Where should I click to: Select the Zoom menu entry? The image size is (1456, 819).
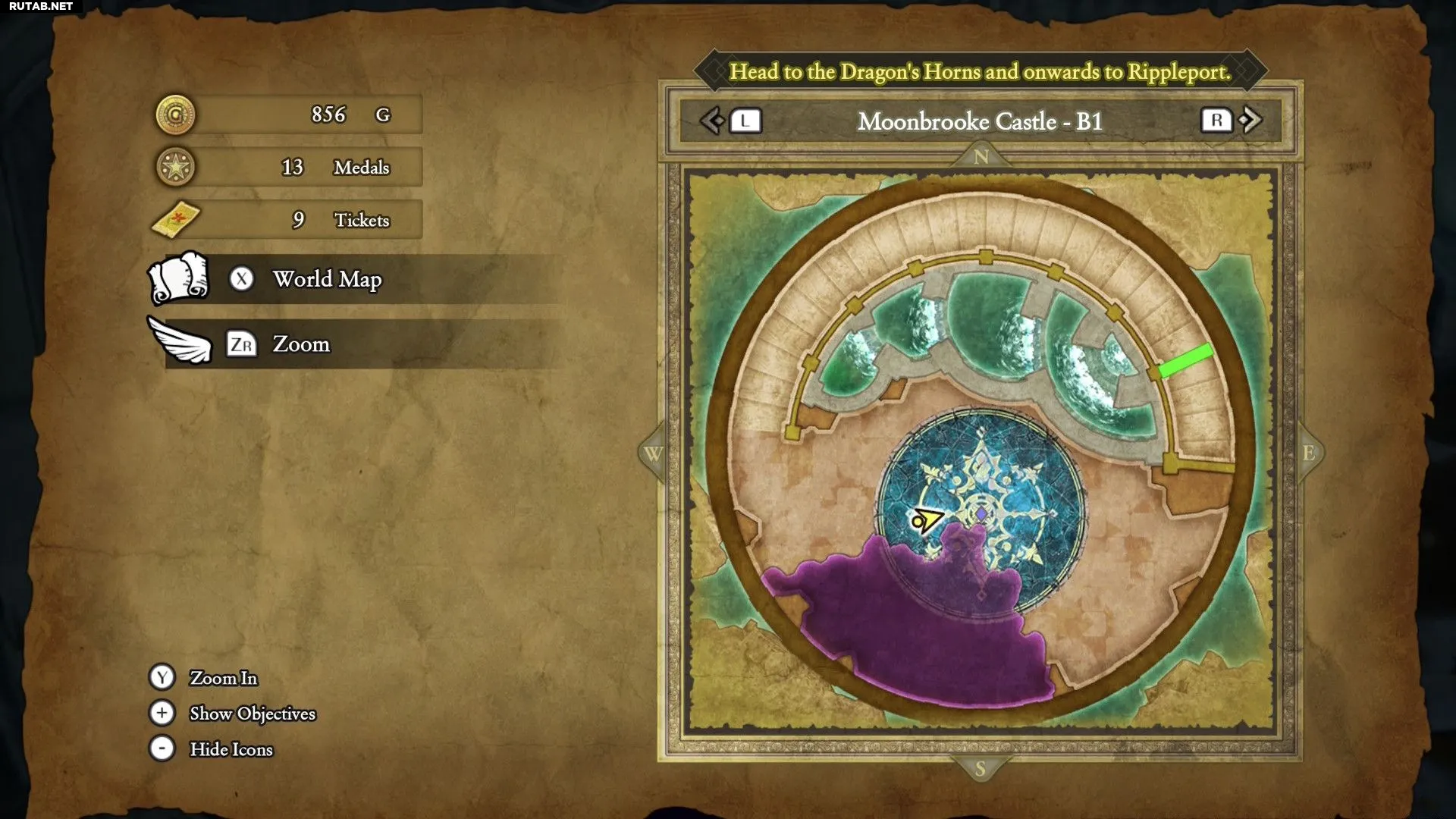click(301, 345)
